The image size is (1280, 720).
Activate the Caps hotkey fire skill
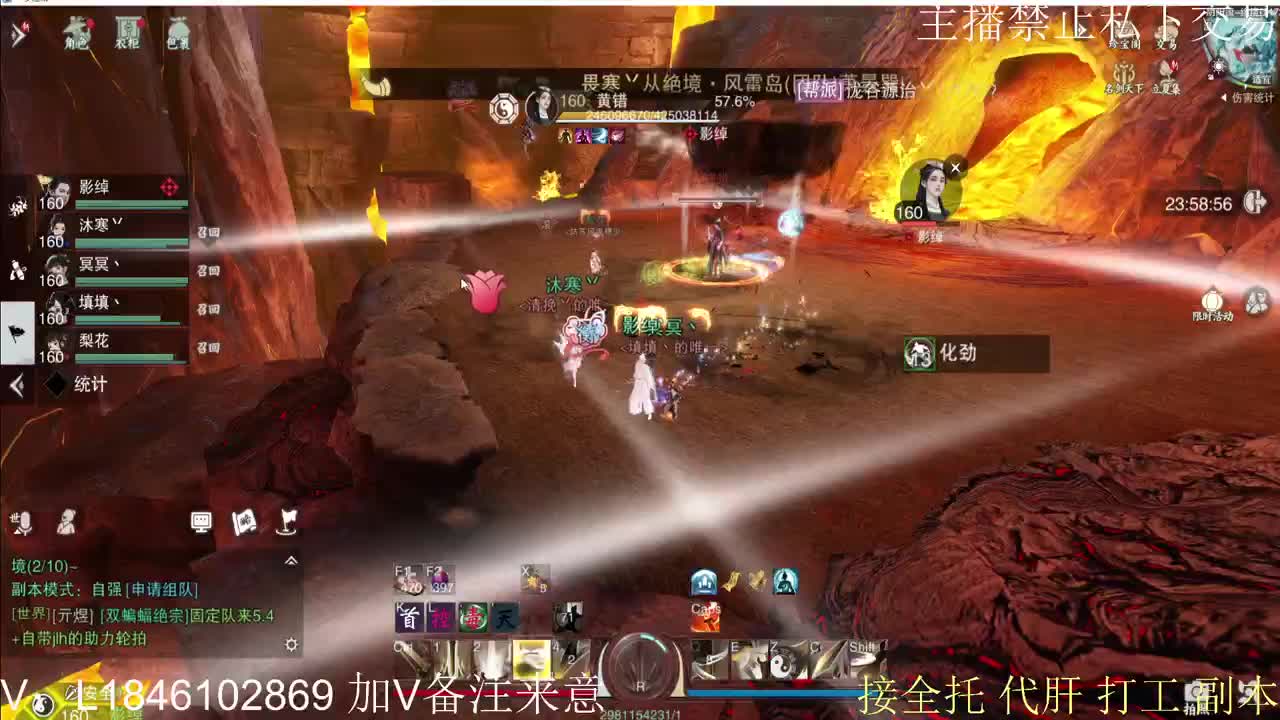click(x=702, y=617)
